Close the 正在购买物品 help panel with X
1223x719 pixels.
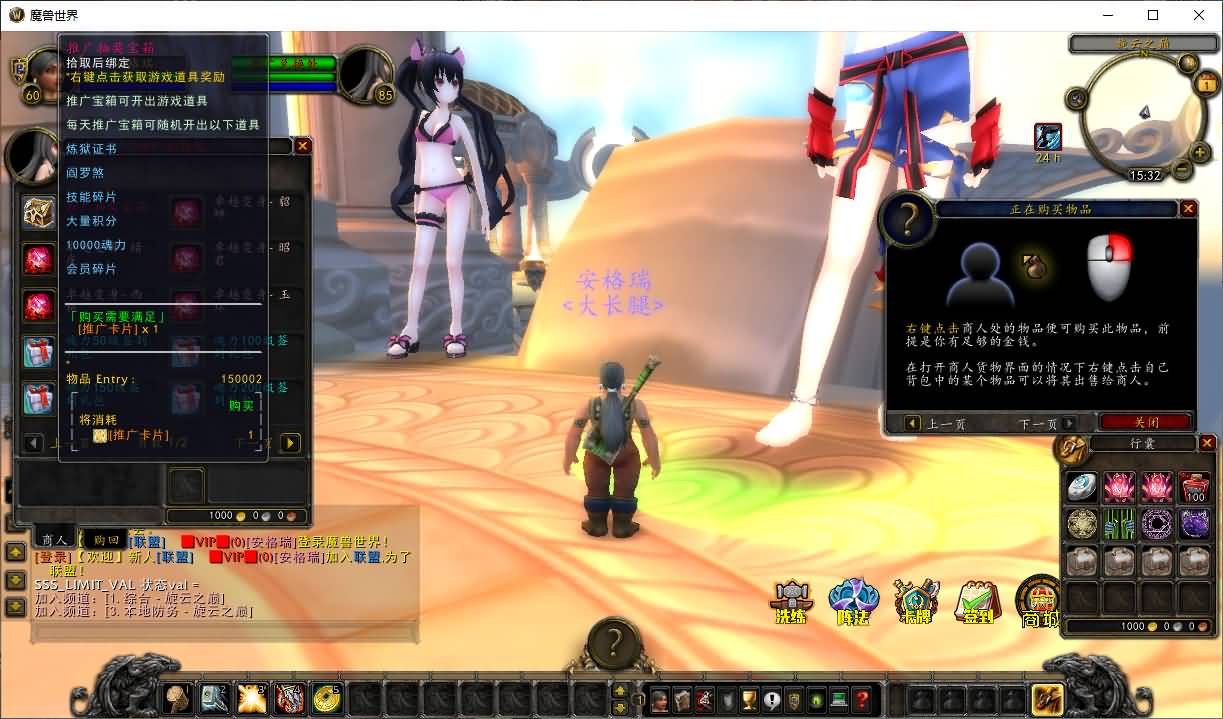click(1188, 209)
